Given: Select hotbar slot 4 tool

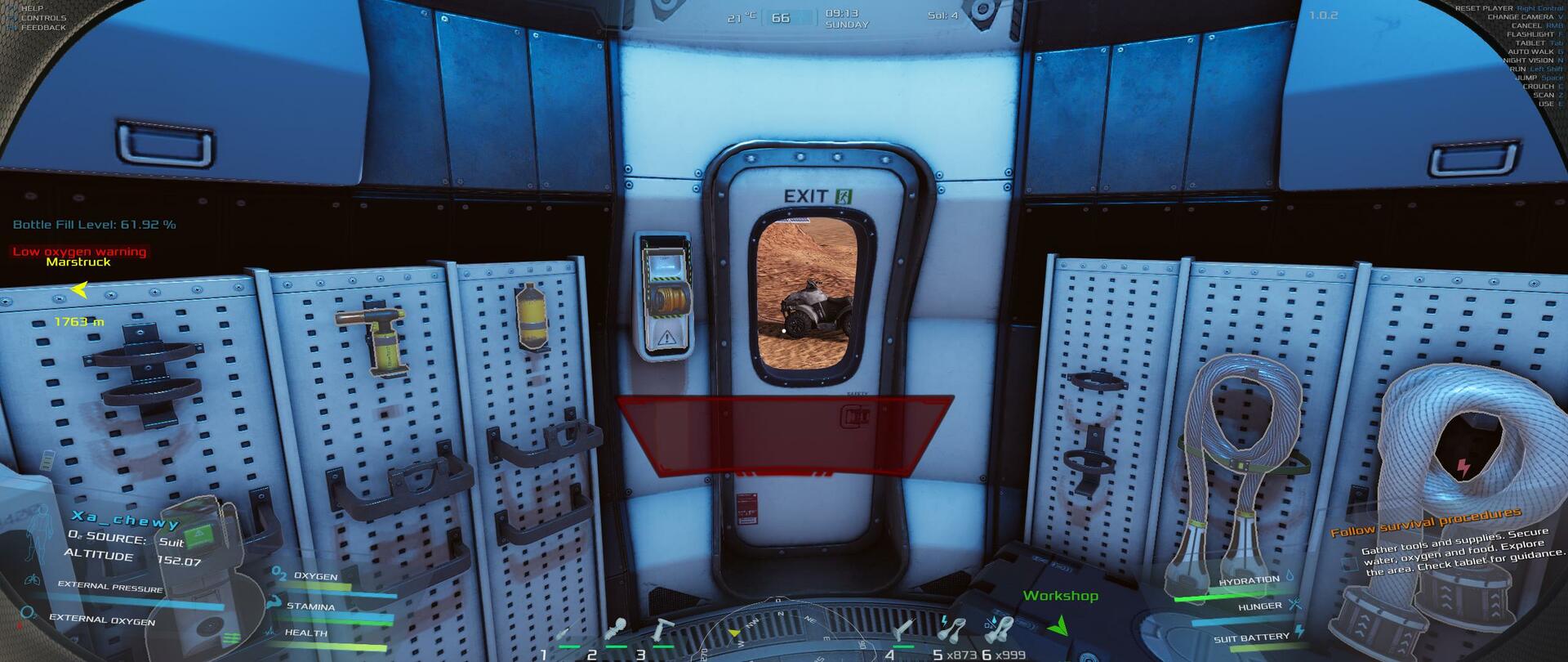Looking at the screenshot, I should 903,632.
